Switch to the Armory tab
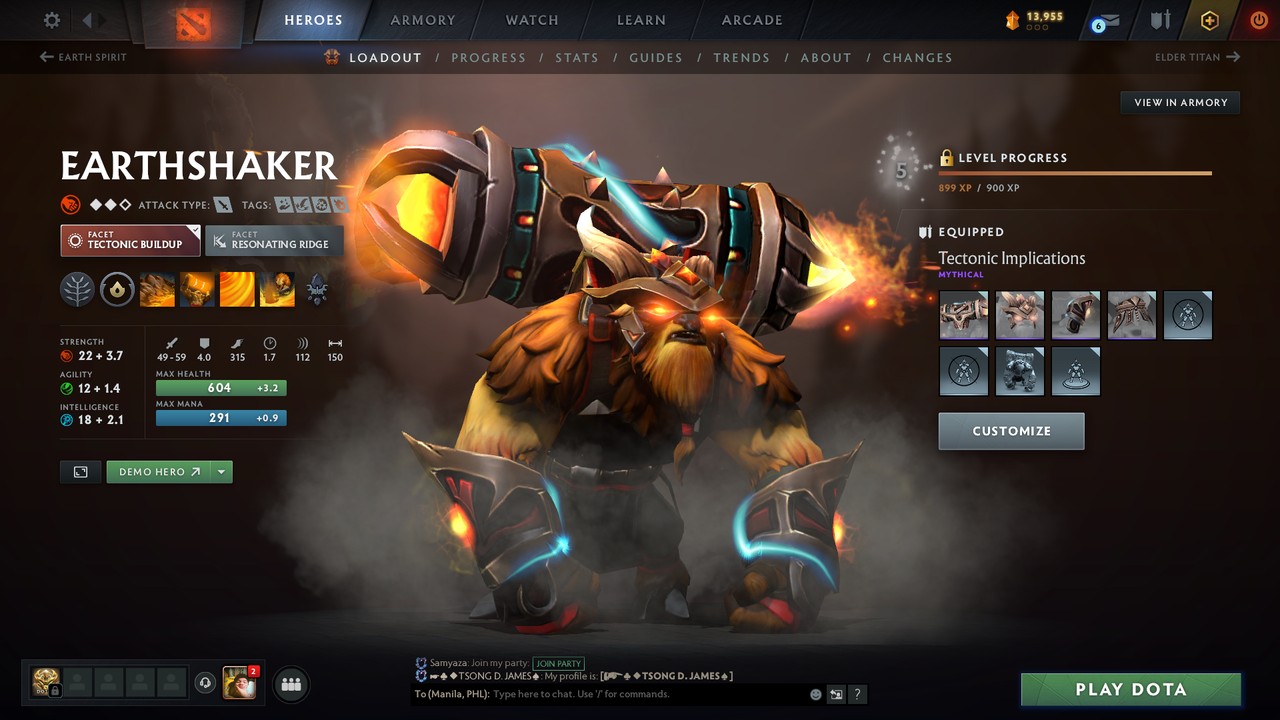The image size is (1280, 720). (x=422, y=19)
